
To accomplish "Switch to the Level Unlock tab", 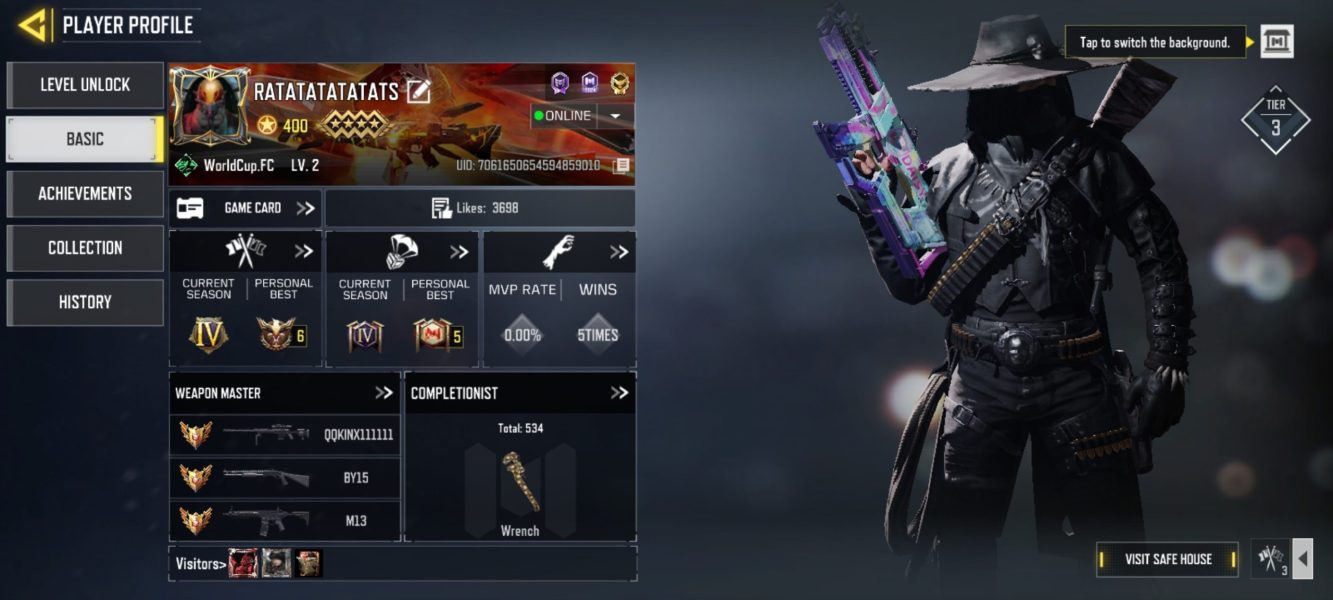I will pos(85,85).
